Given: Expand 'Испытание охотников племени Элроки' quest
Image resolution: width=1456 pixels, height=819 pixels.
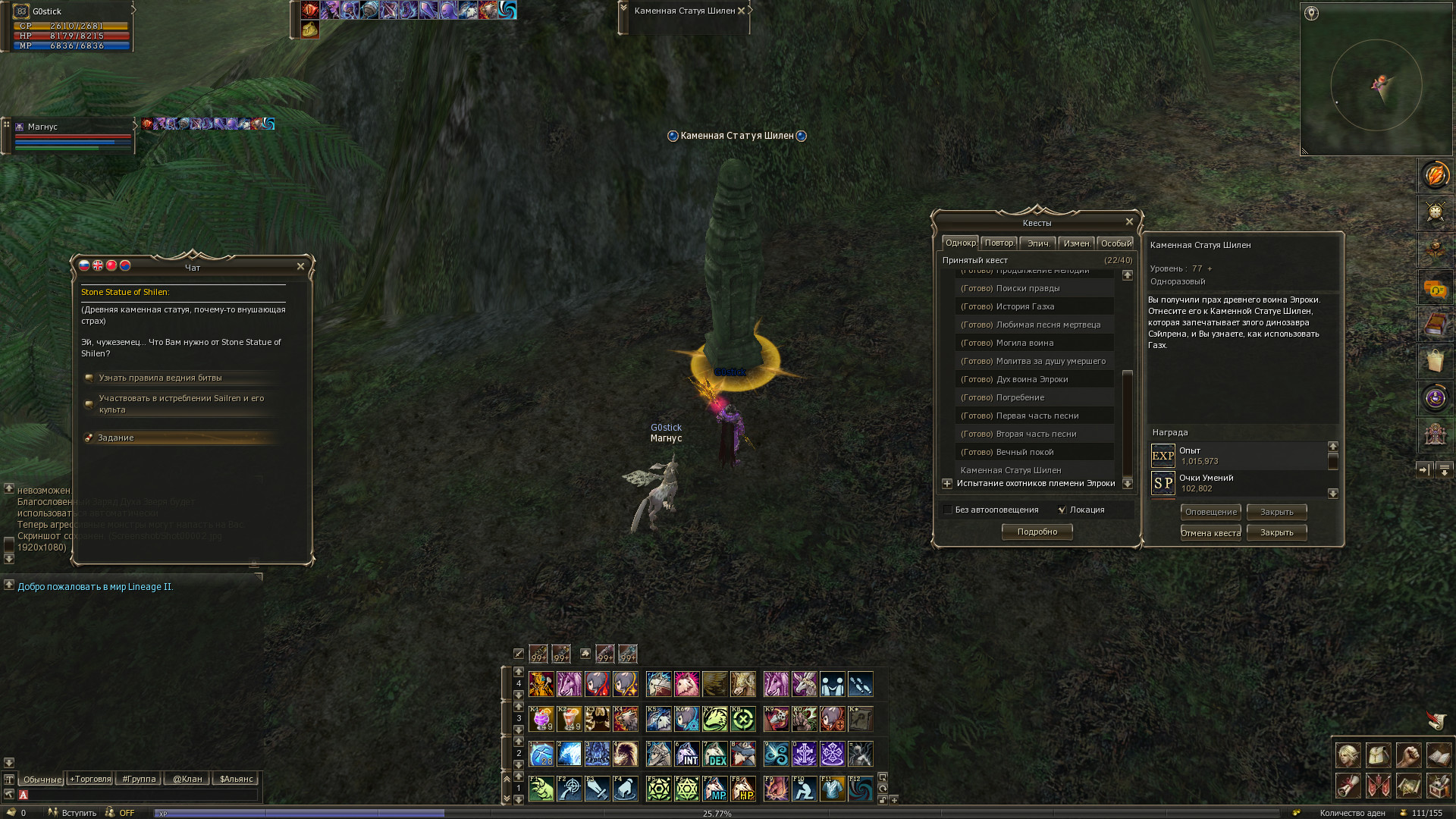Looking at the screenshot, I should point(947,483).
